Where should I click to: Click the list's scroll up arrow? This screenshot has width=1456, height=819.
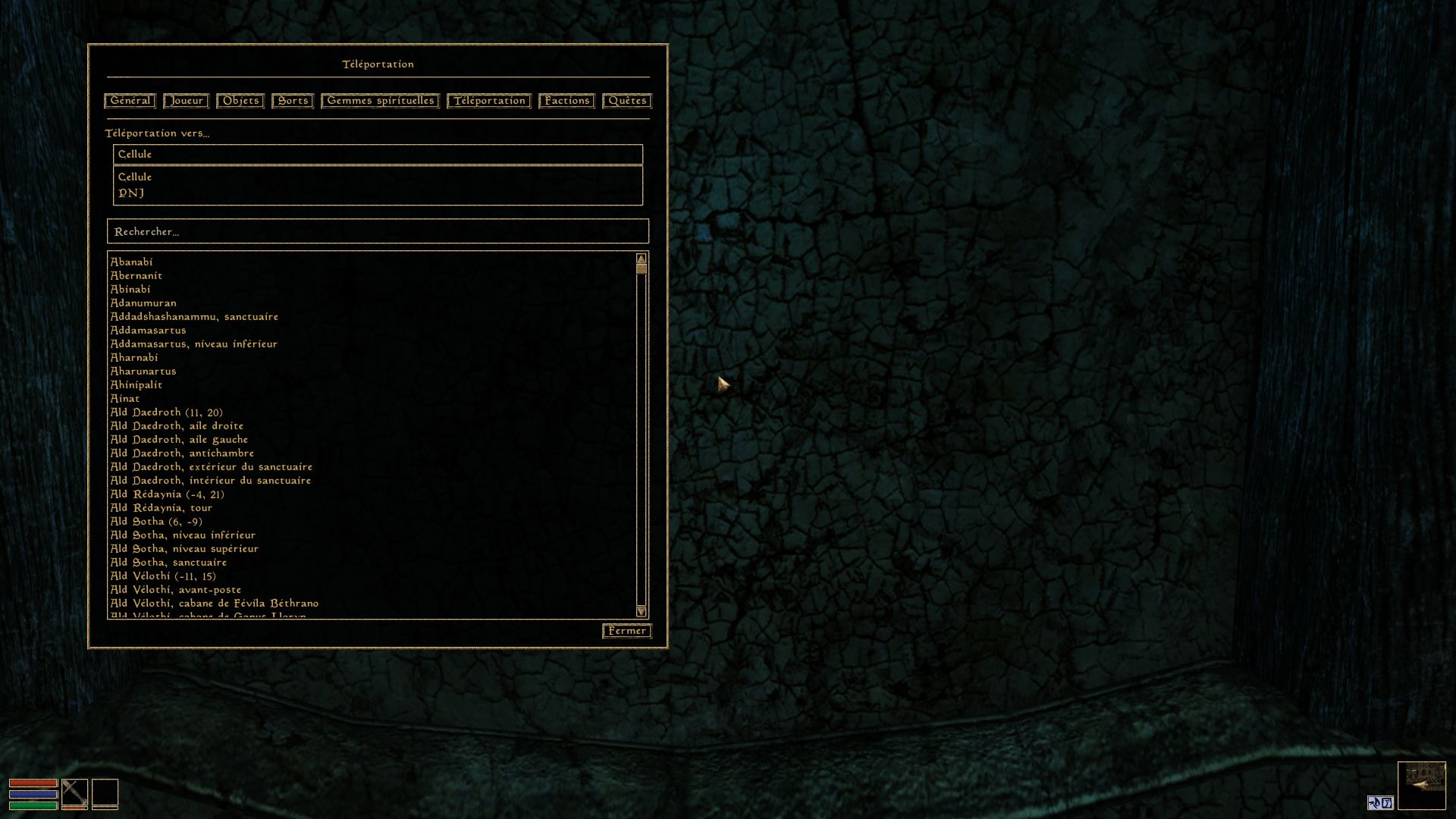pos(642,259)
